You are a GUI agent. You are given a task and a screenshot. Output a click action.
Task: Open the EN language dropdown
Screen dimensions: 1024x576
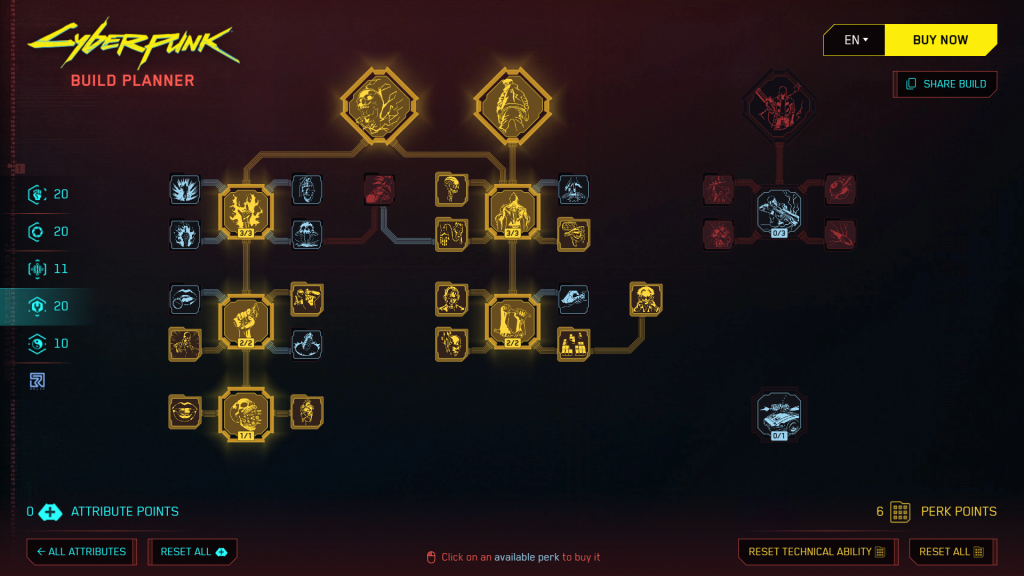tap(855, 40)
